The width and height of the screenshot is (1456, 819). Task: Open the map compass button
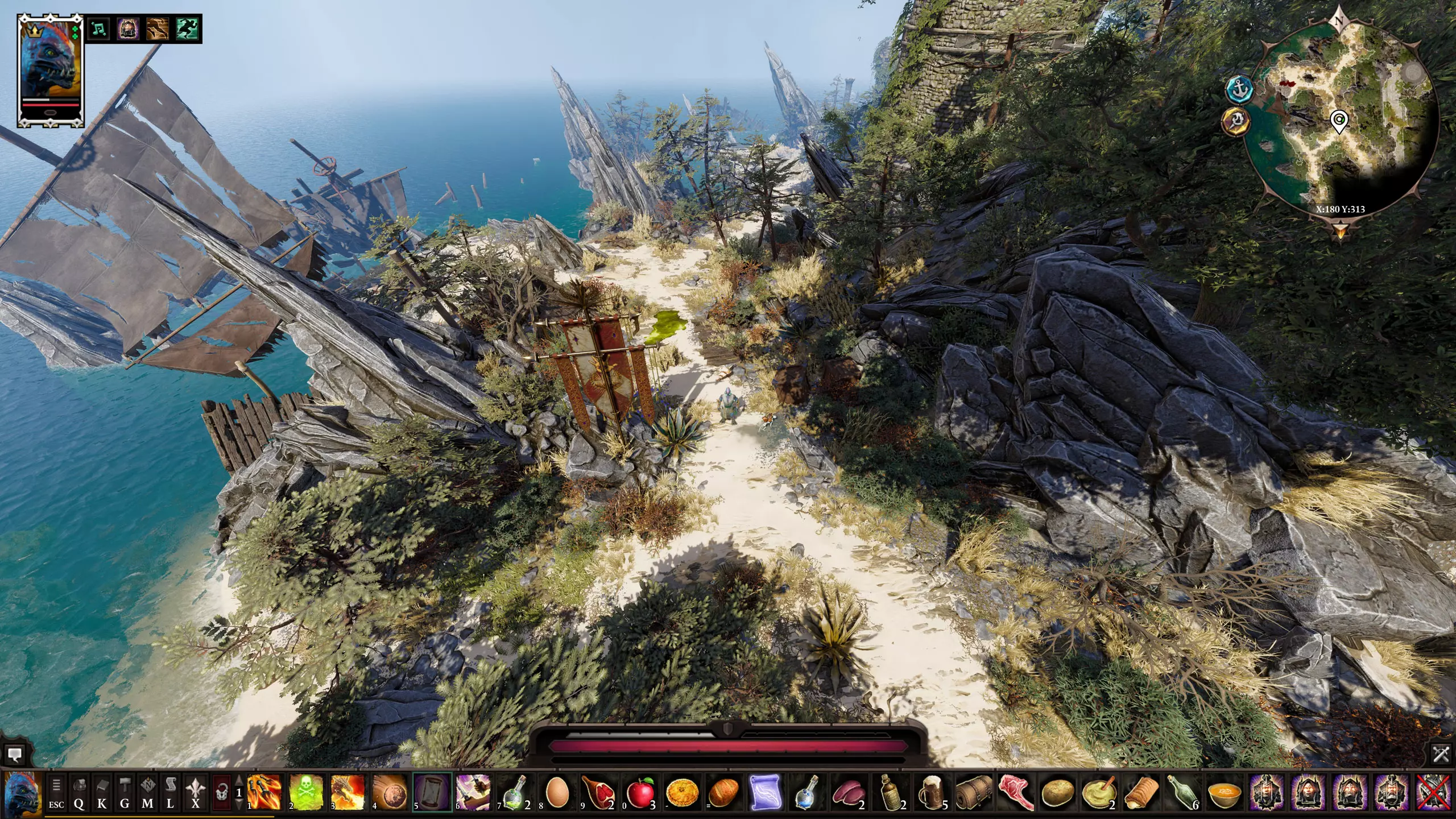pos(147,793)
